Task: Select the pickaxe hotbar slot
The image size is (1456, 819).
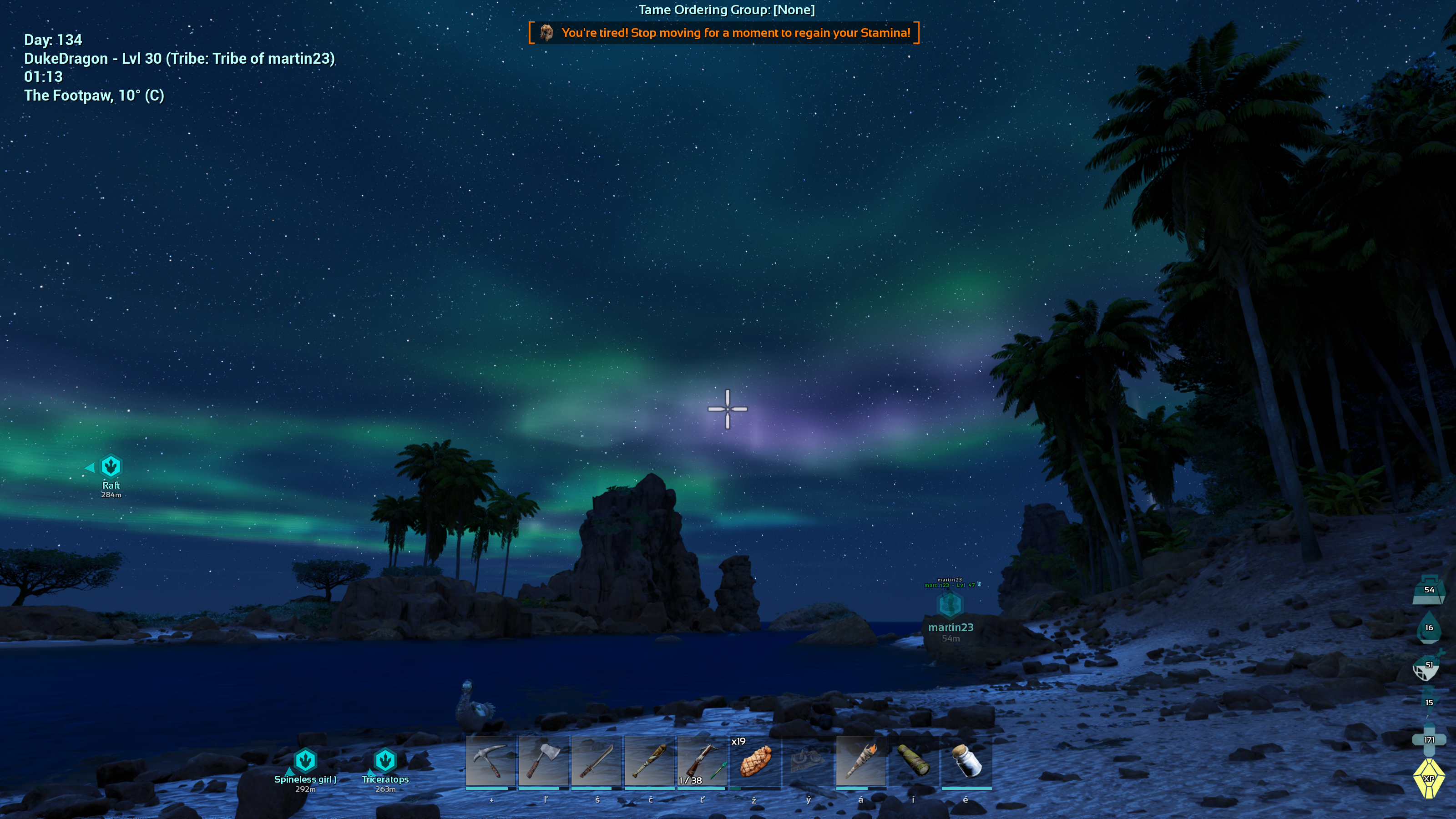Action: click(490, 761)
